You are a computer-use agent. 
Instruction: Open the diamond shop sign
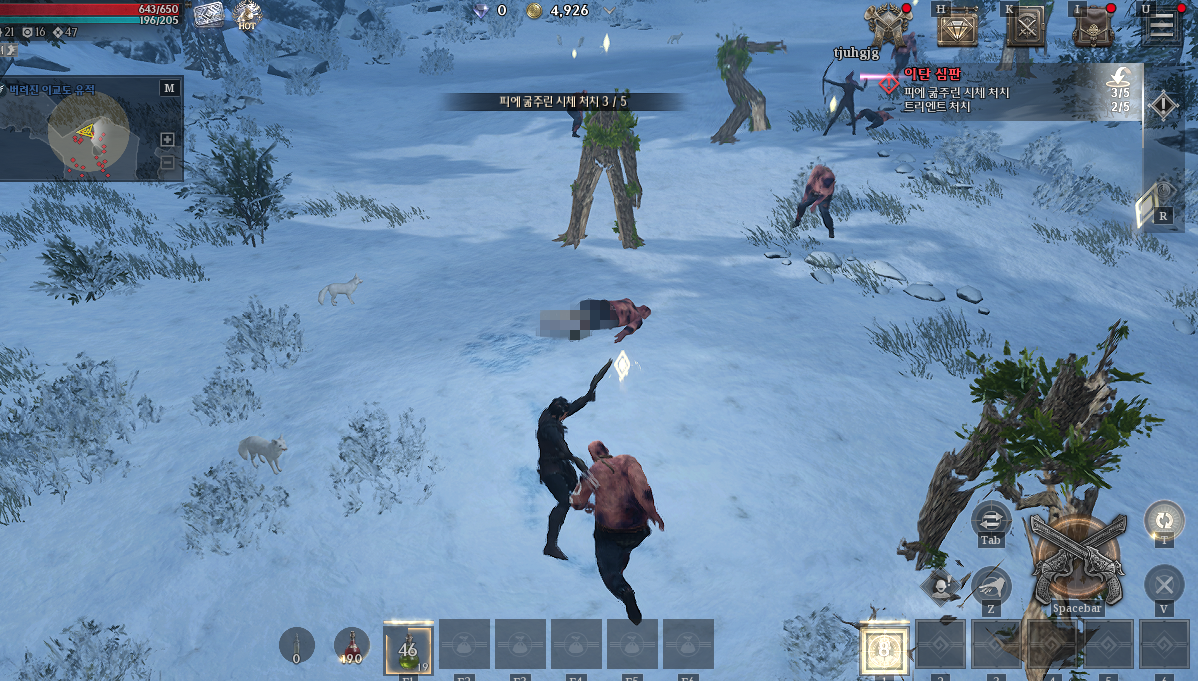[x=957, y=28]
